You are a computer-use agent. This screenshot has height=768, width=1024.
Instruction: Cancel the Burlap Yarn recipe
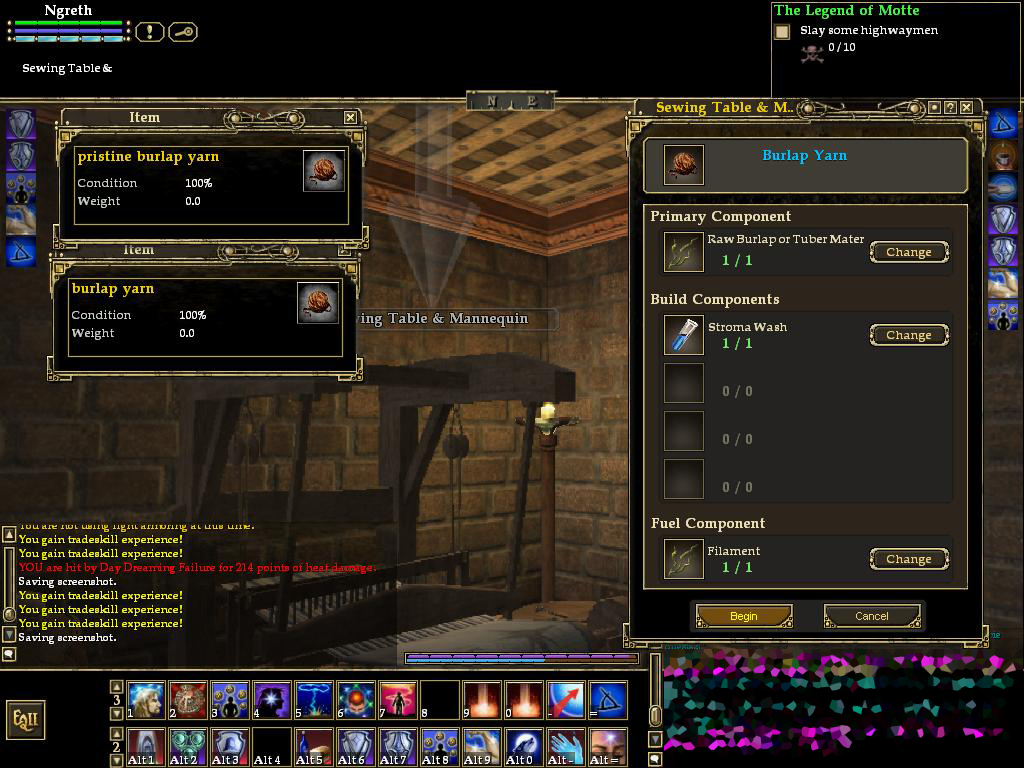pos(871,616)
